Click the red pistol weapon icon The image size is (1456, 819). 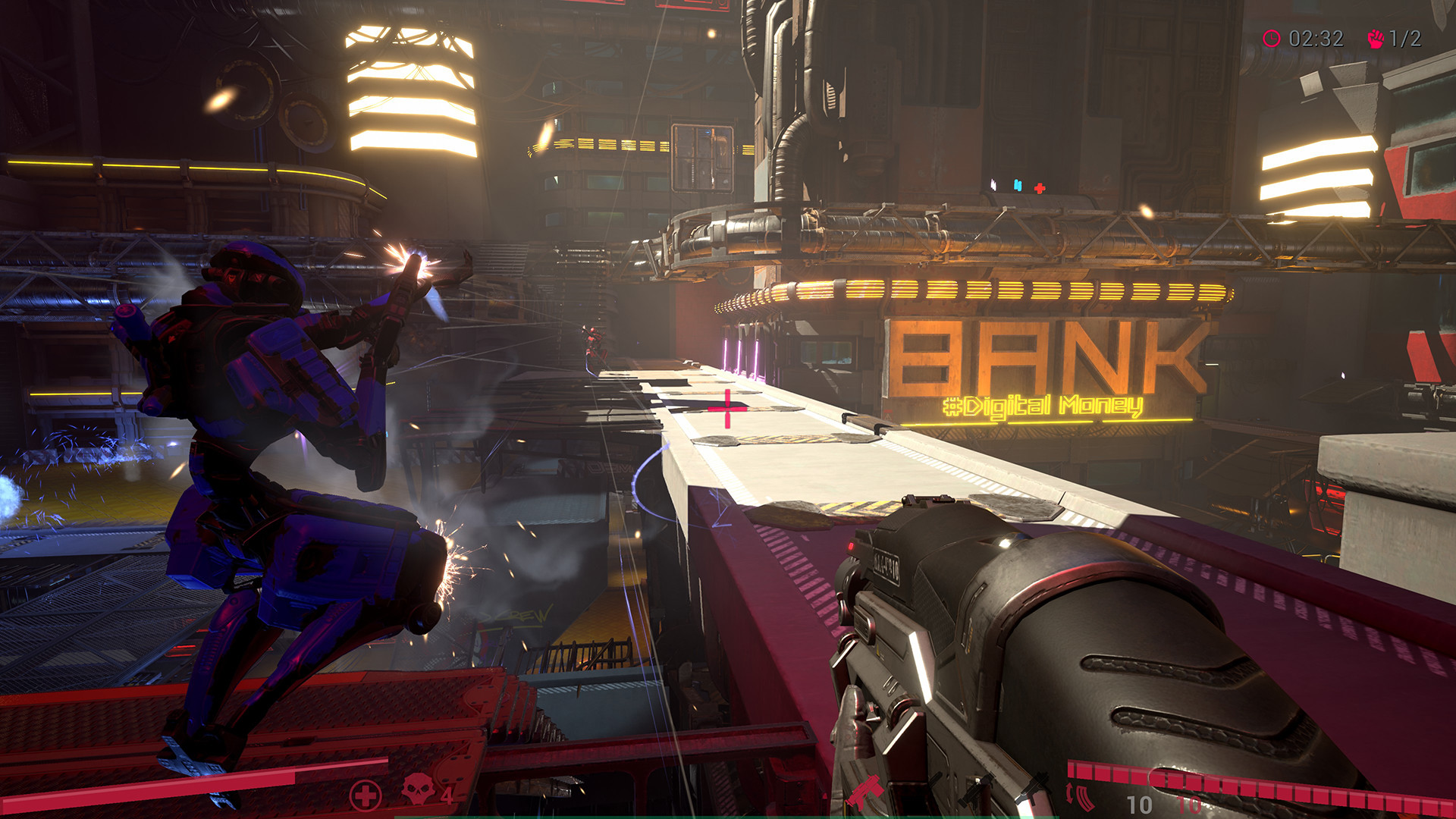[x=865, y=792]
